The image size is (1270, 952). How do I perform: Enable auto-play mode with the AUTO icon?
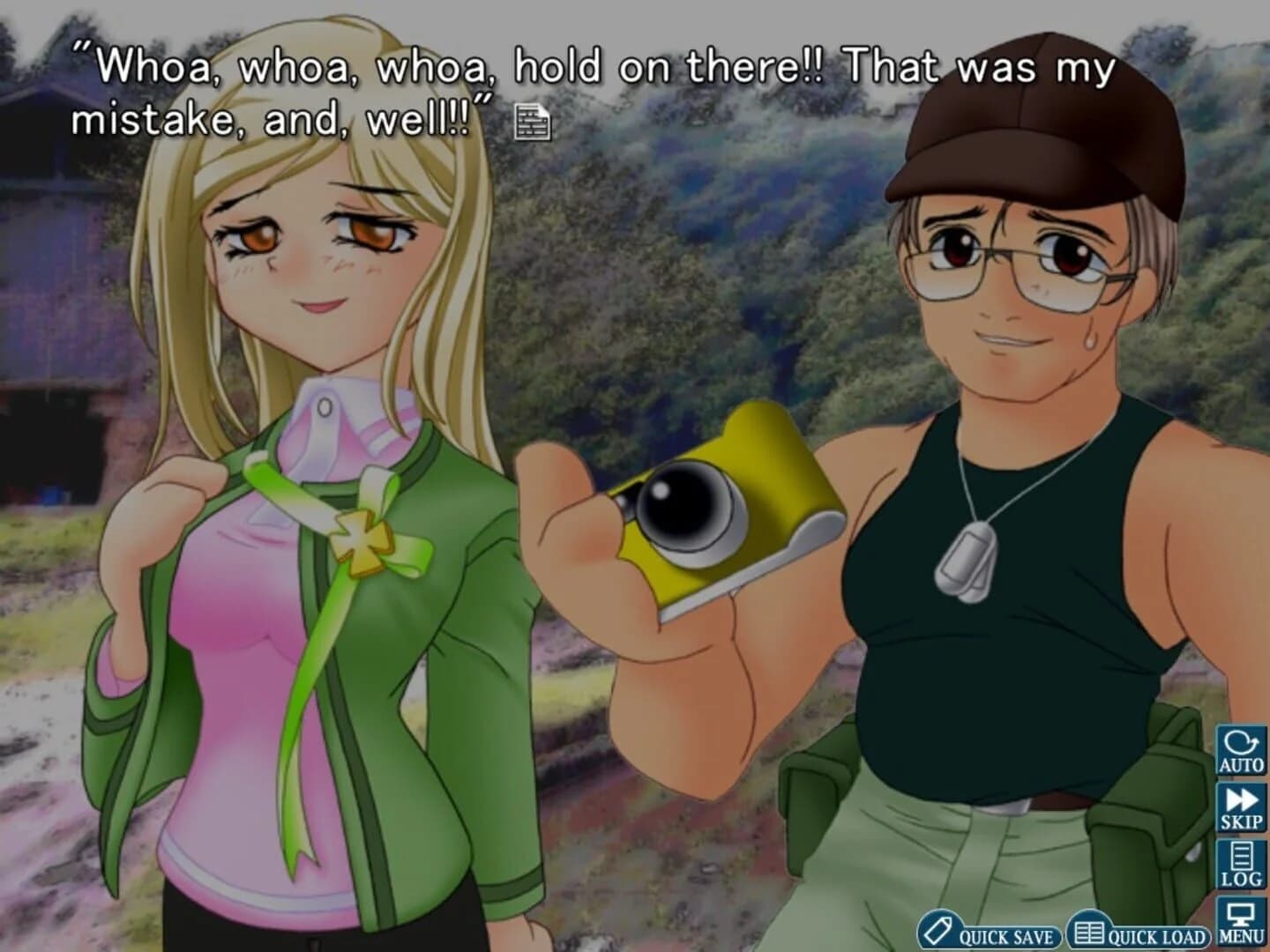click(1241, 749)
